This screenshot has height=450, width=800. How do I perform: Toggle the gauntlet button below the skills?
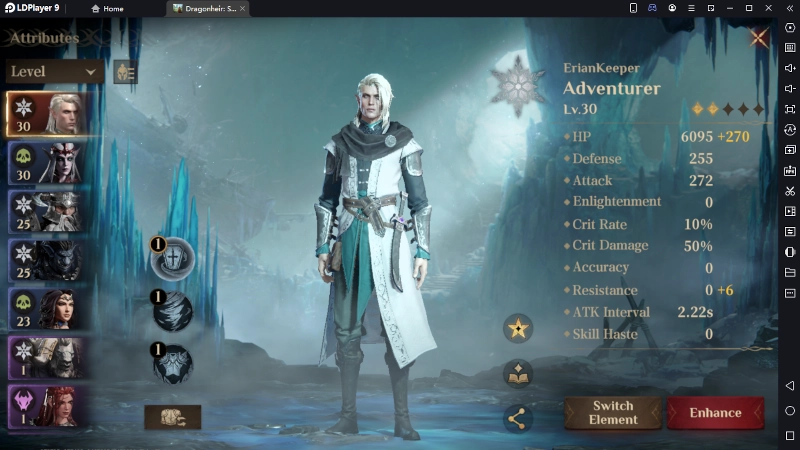pyautogui.click(x=172, y=417)
